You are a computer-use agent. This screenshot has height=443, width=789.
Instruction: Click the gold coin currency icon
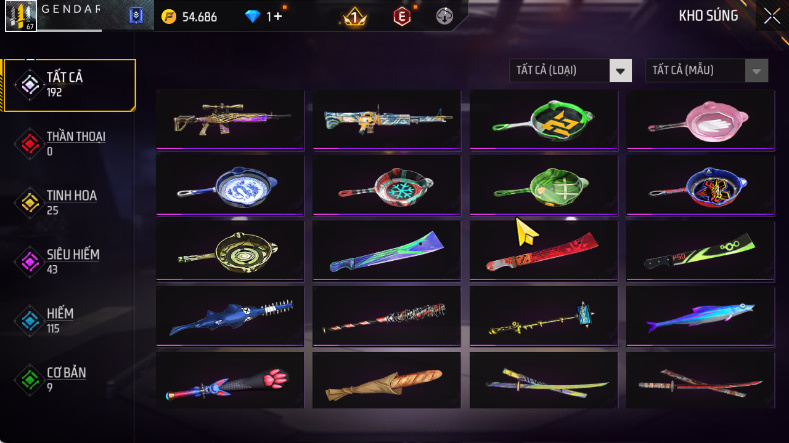(x=168, y=17)
